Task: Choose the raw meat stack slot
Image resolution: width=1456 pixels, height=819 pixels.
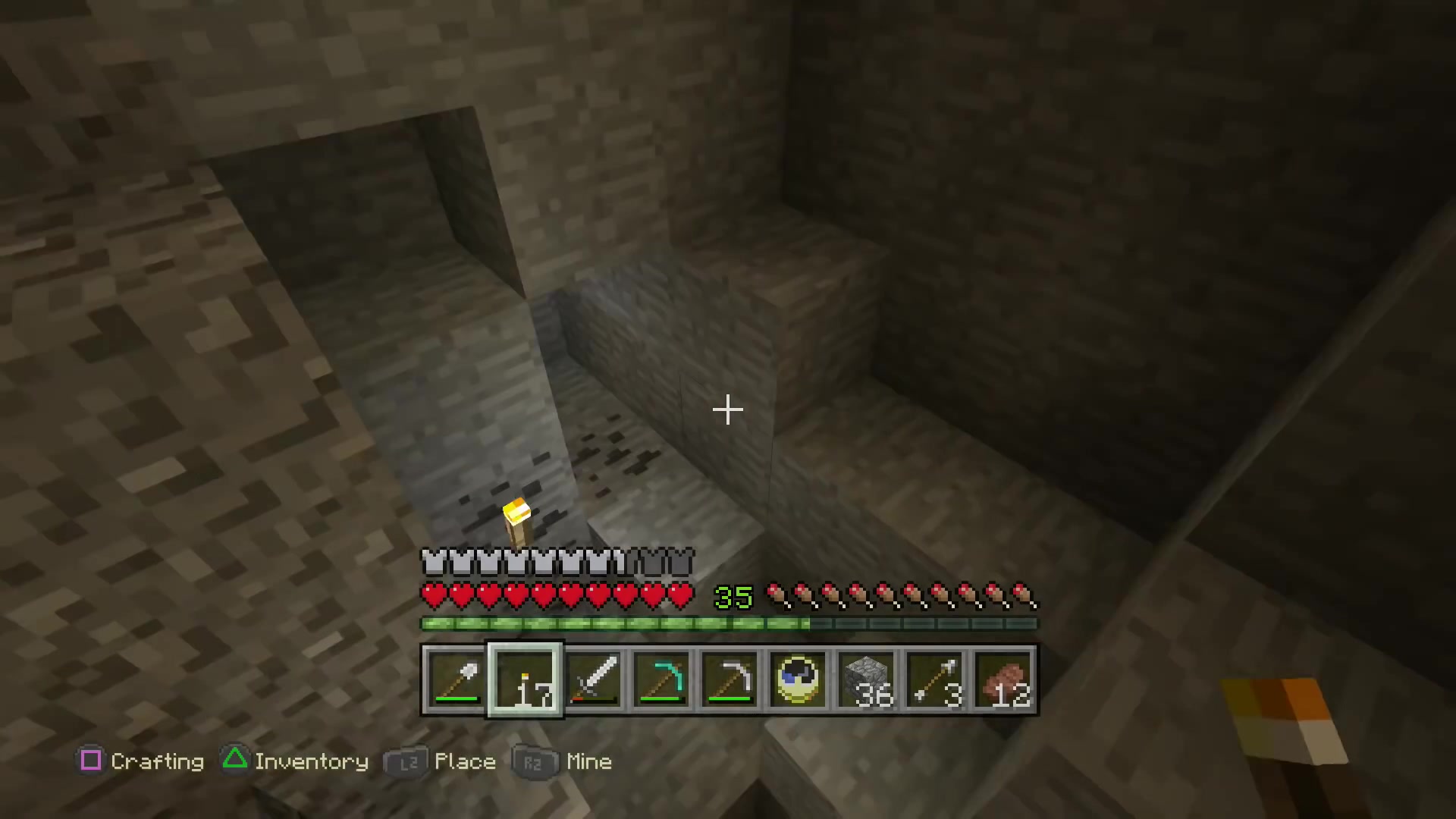Action: point(1004,680)
